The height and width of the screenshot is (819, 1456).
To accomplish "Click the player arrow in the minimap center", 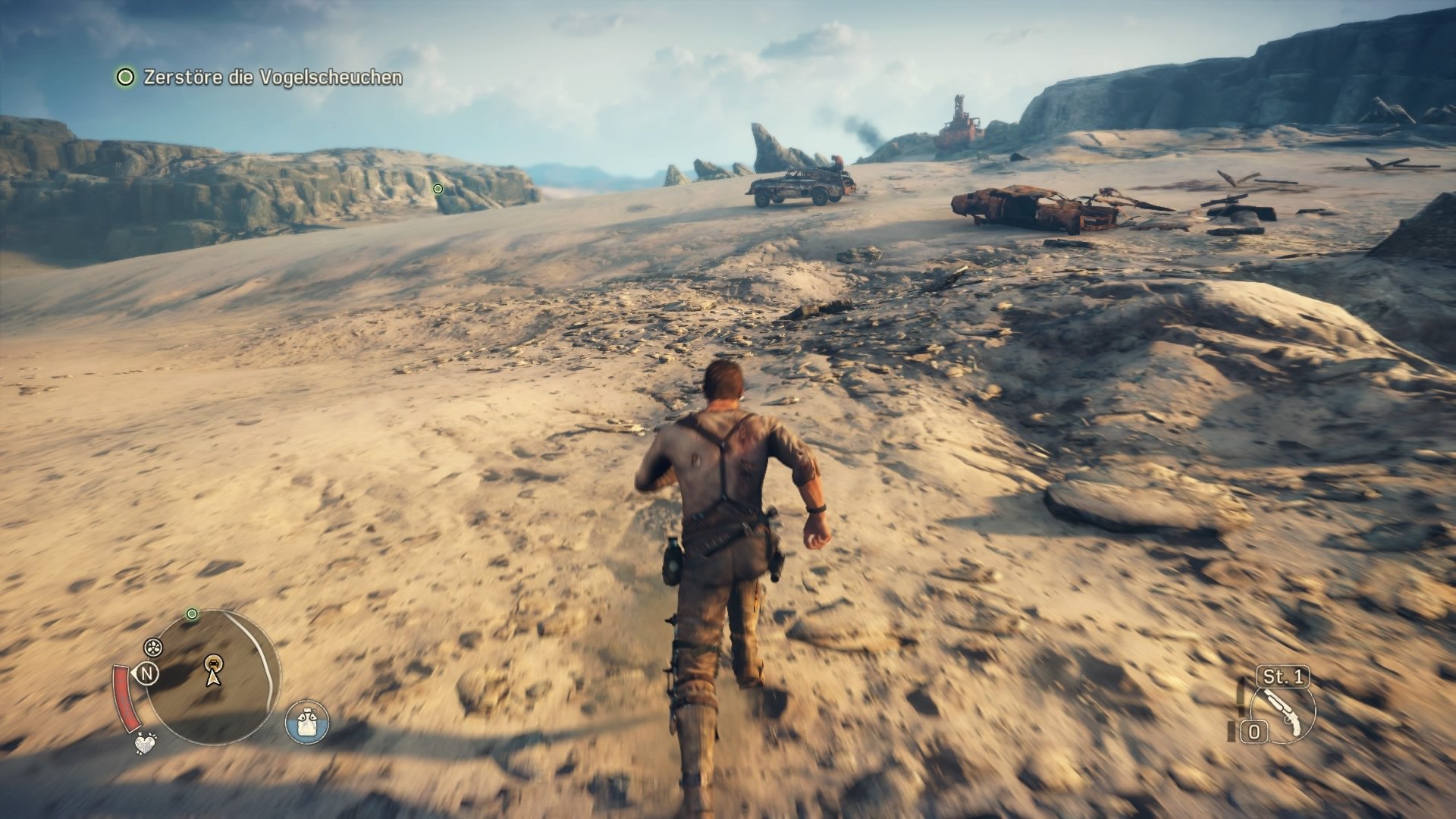I will click(x=212, y=679).
